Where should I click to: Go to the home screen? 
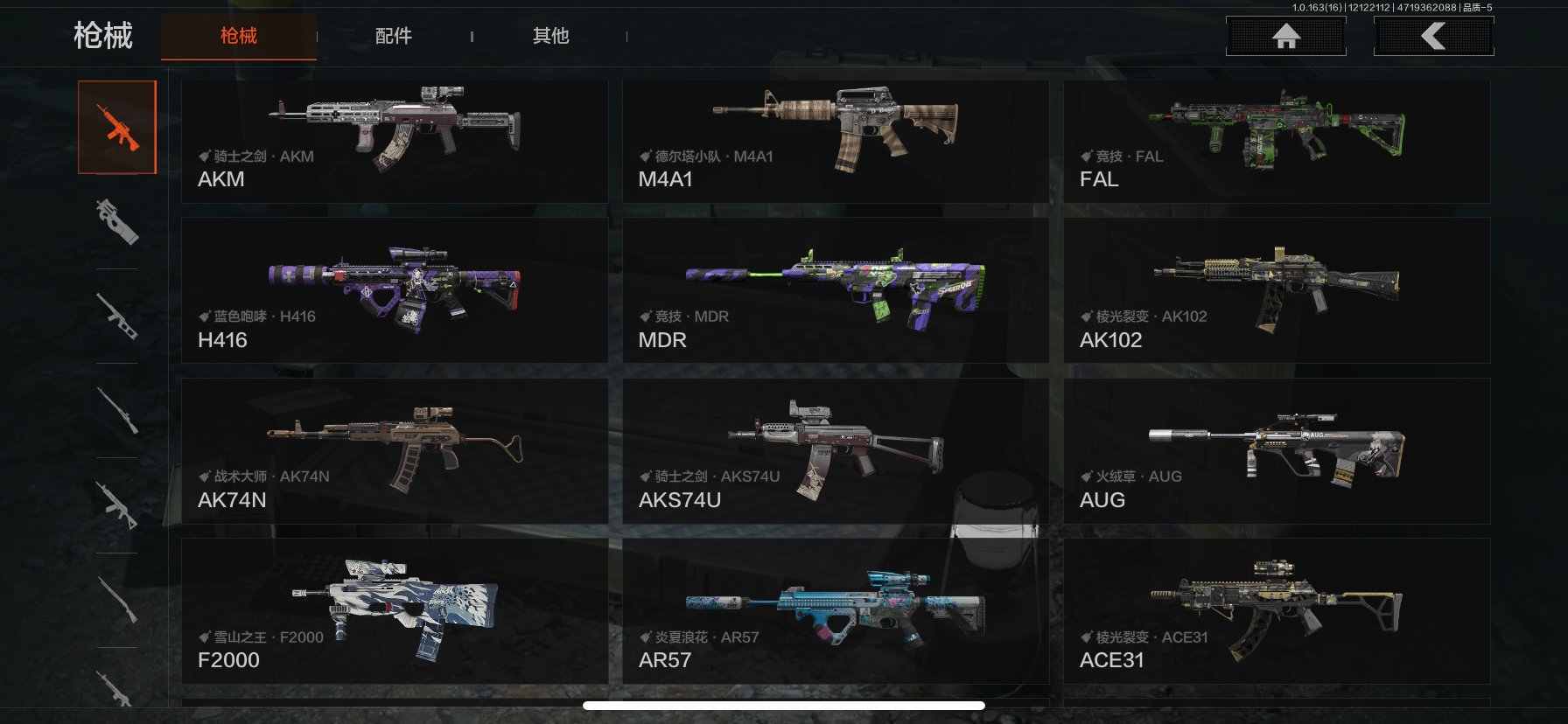pos(1285,36)
